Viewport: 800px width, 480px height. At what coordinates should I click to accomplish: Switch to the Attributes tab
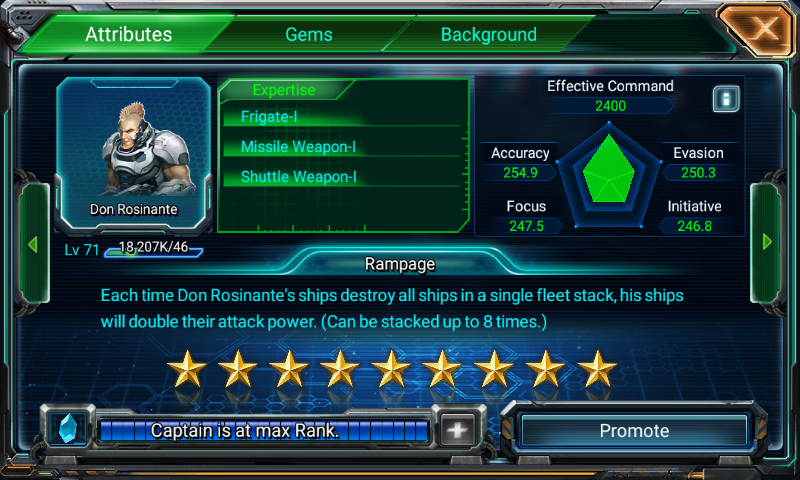click(x=128, y=34)
